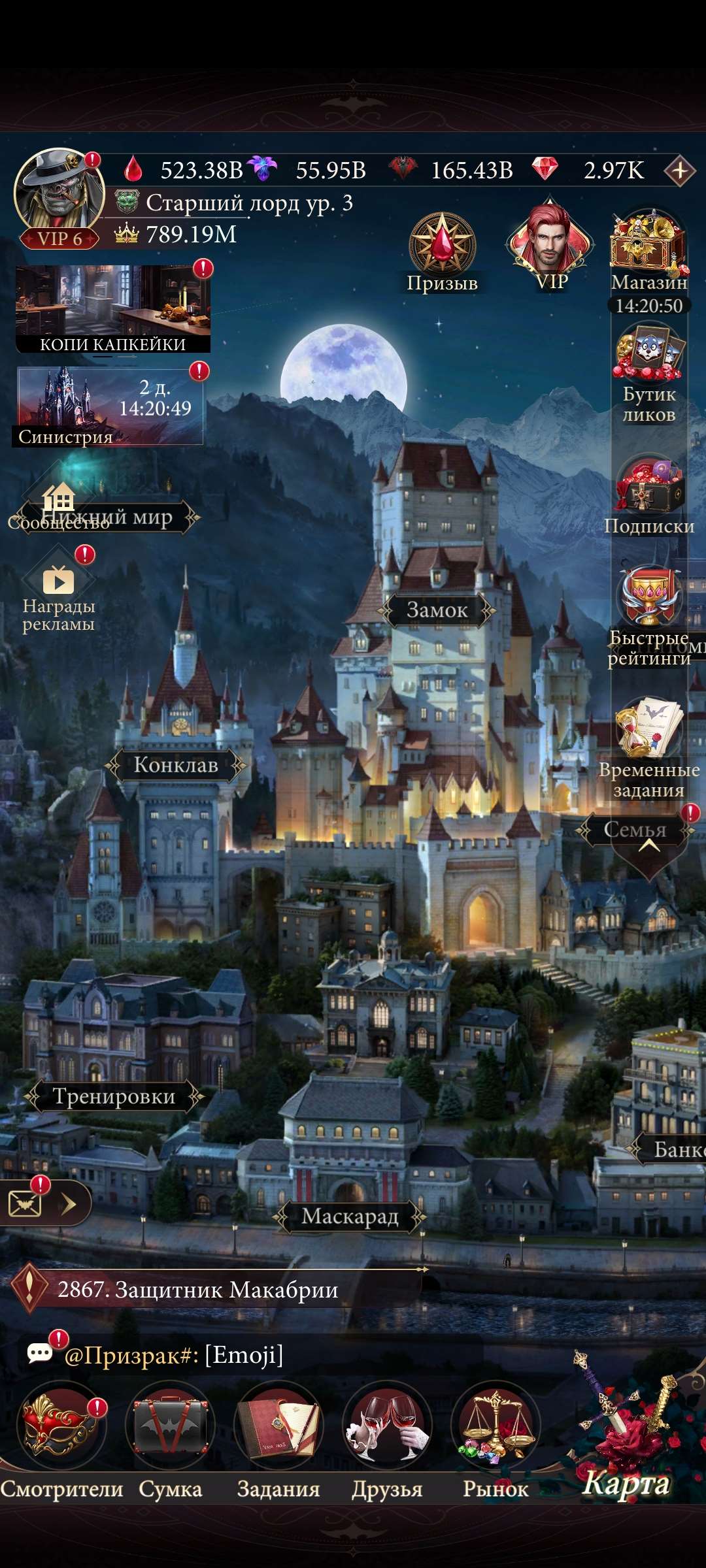Tap the plus button beside rubies

[x=679, y=171]
